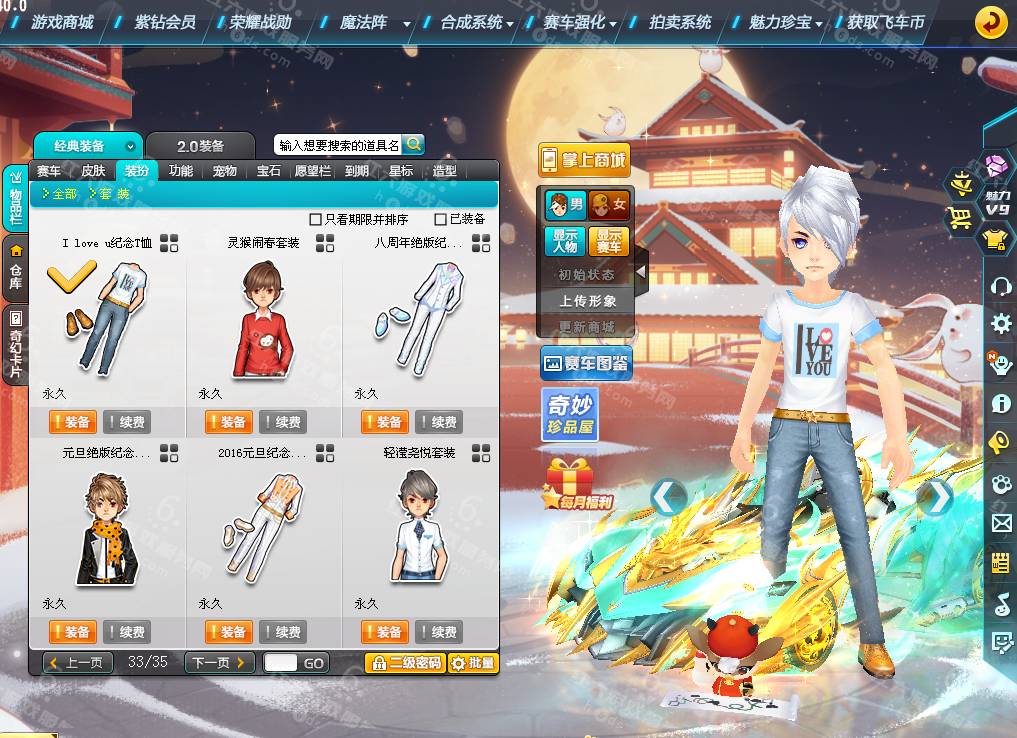Go to the previous page with 上一页
This screenshot has width=1017, height=738.
(78, 662)
